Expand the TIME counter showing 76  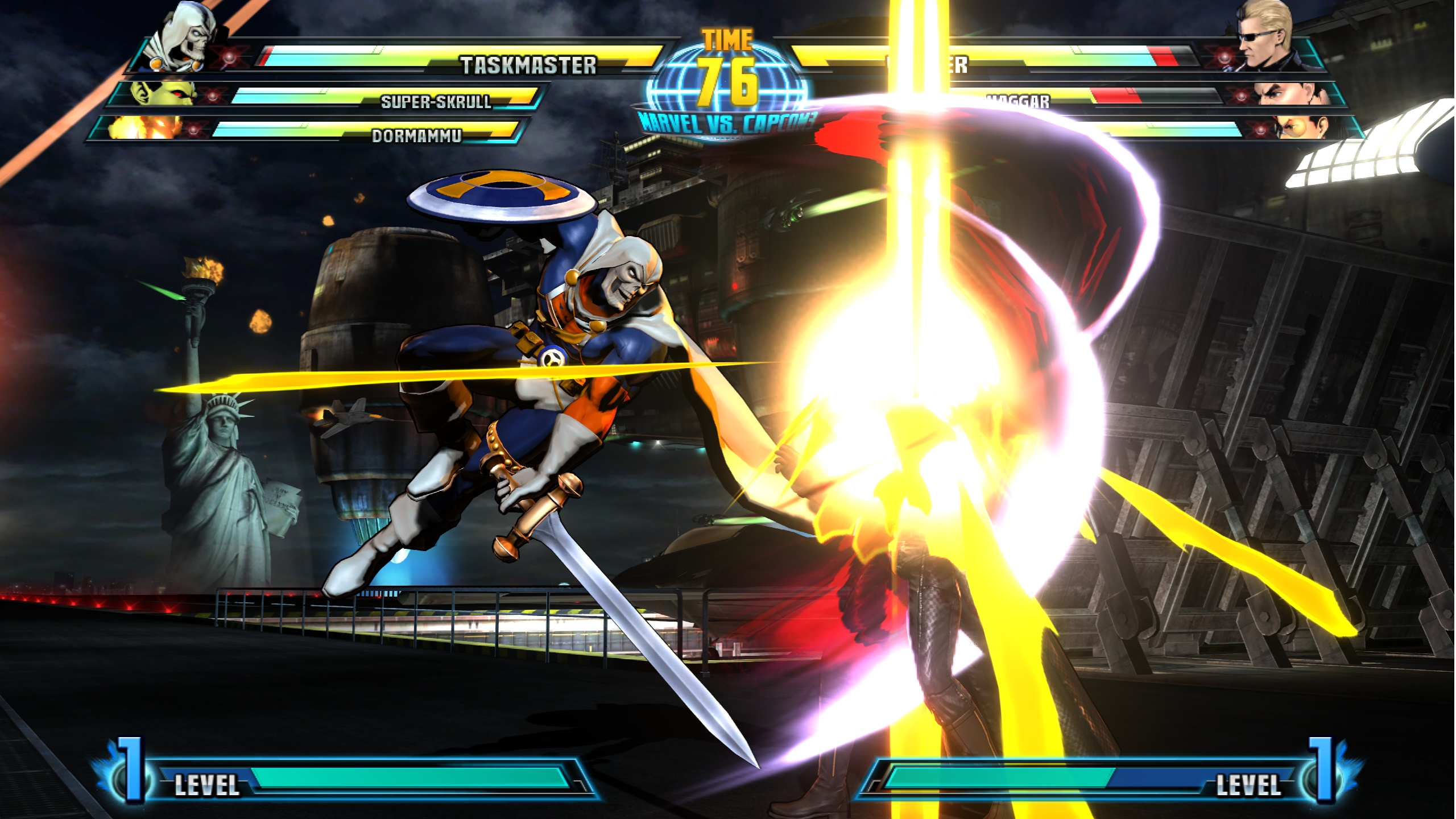pos(728,60)
